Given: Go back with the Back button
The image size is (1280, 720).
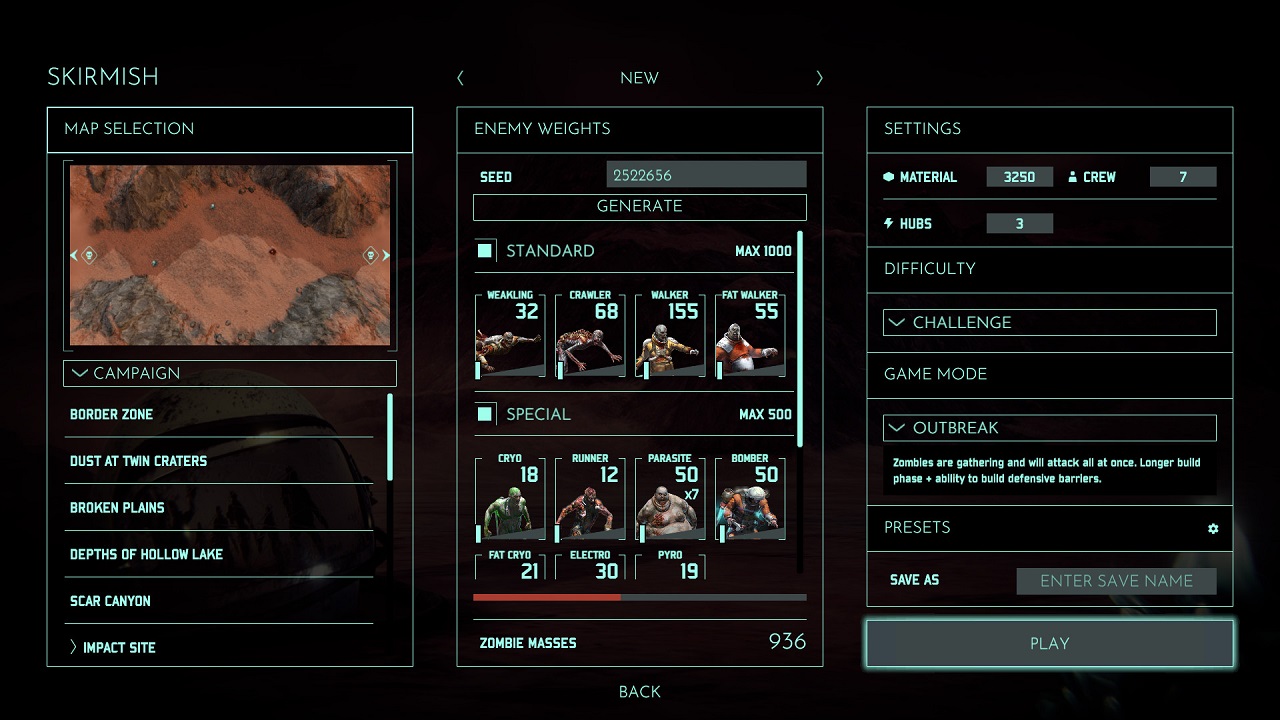Looking at the screenshot, I should point(639,691).
